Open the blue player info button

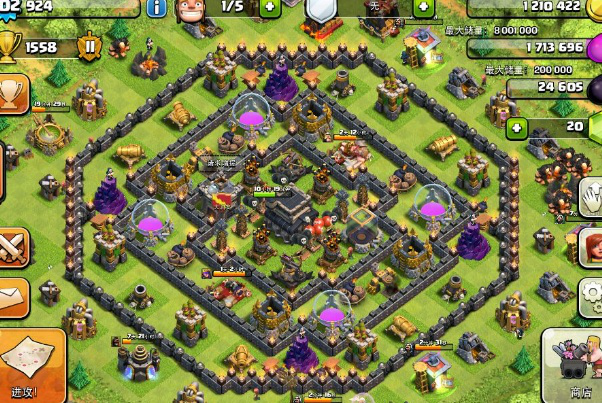point(157,7)
